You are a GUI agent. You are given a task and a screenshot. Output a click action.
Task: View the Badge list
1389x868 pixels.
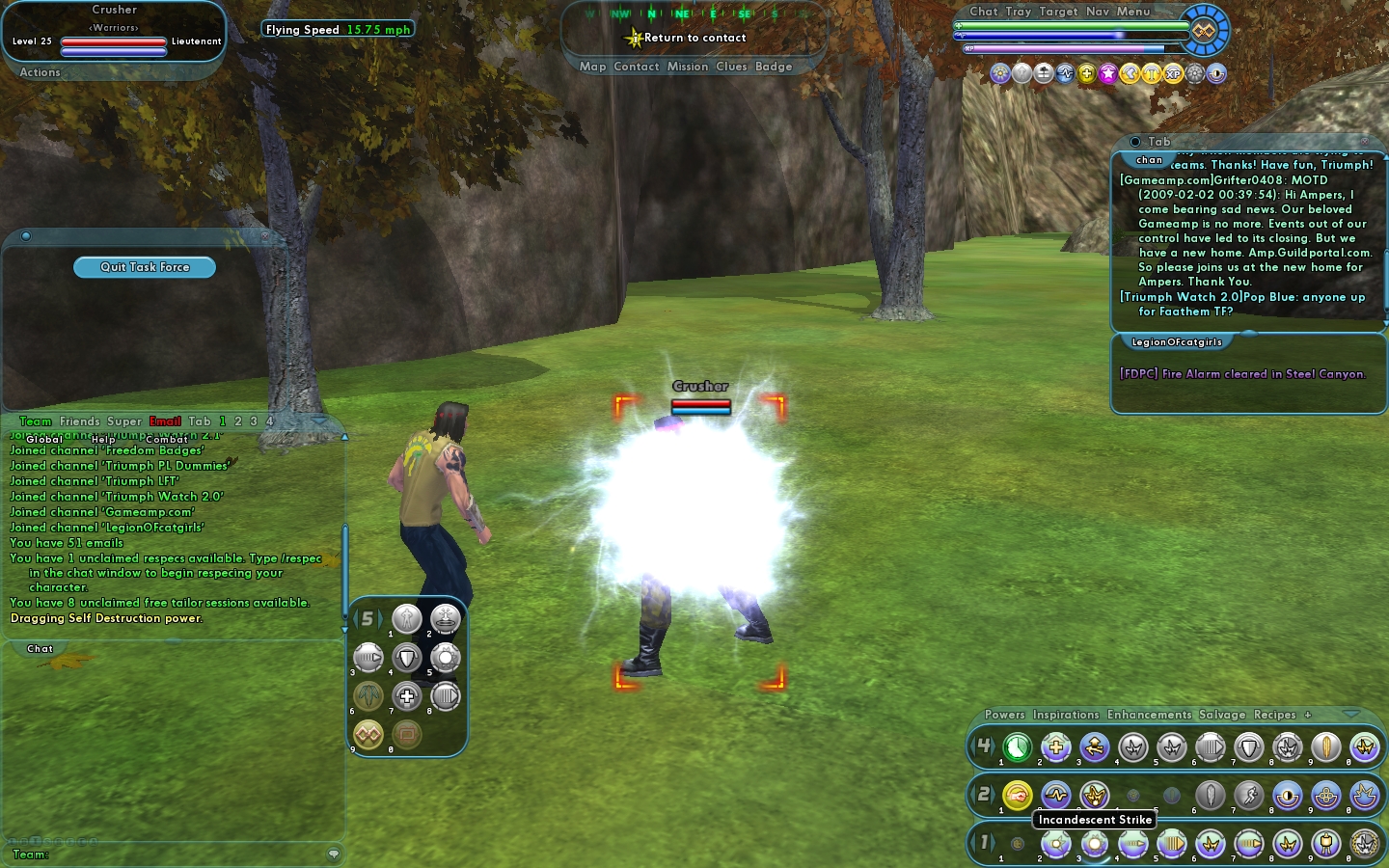(x=774, y=67)
